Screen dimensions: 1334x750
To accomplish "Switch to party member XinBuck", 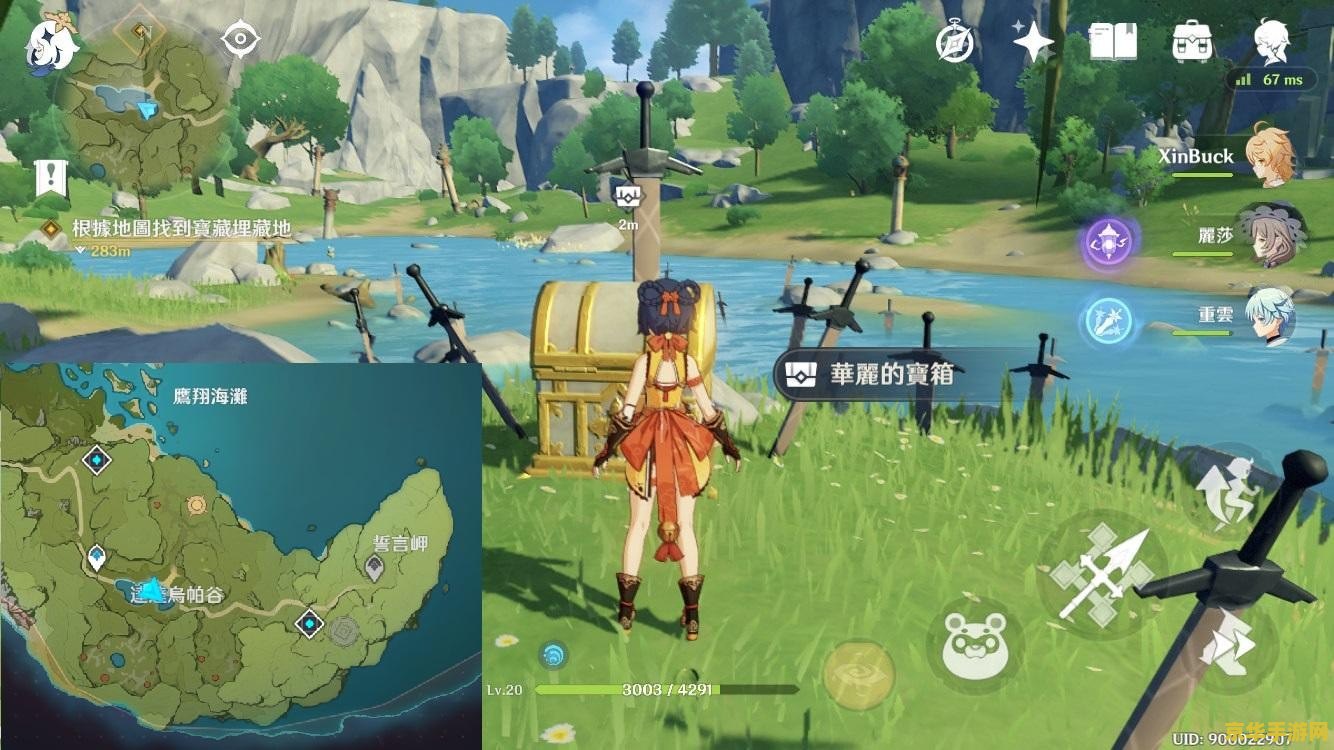I will [x=1270, y=157].
